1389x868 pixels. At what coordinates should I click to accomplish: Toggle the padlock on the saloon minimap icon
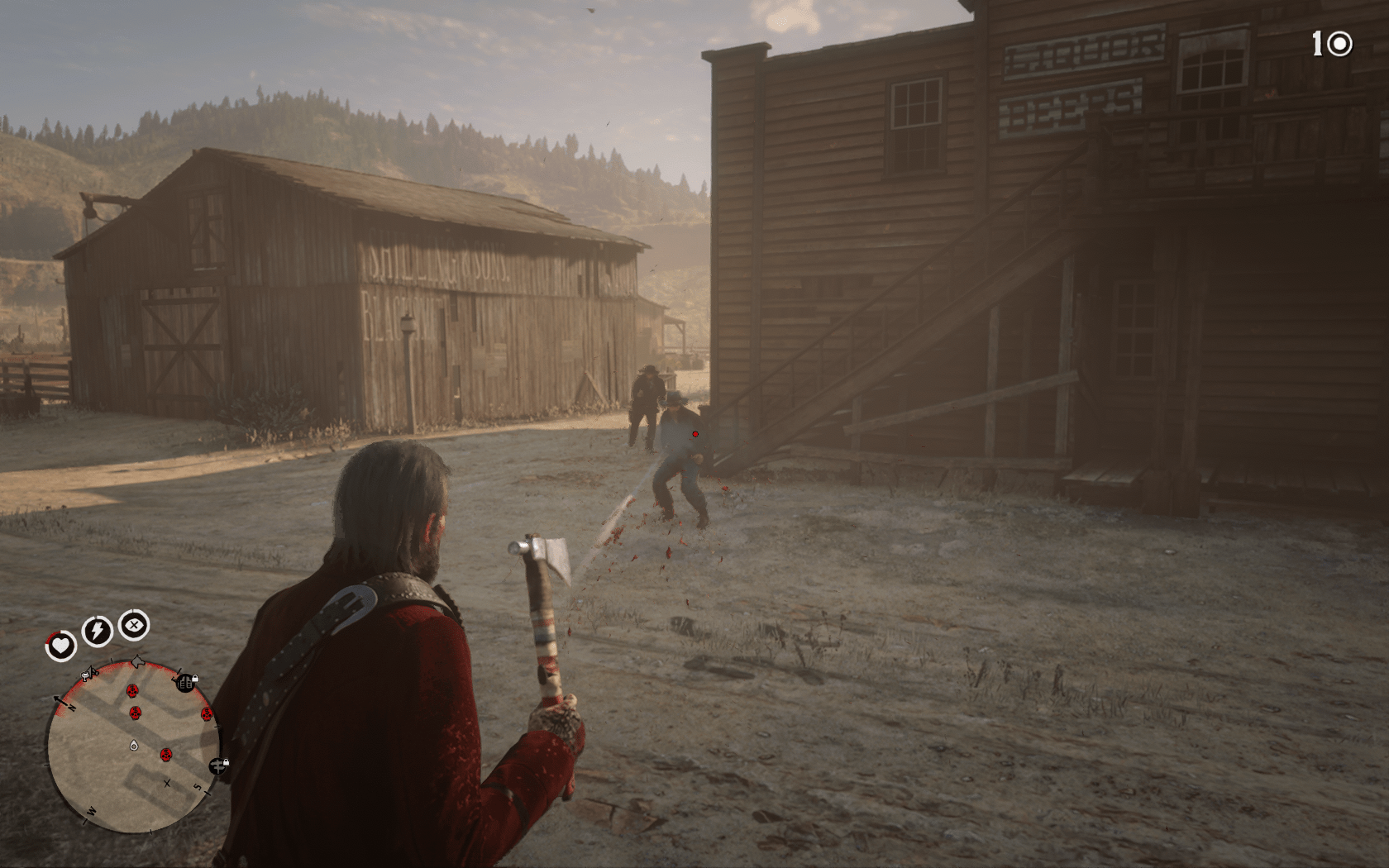point(196,679)
